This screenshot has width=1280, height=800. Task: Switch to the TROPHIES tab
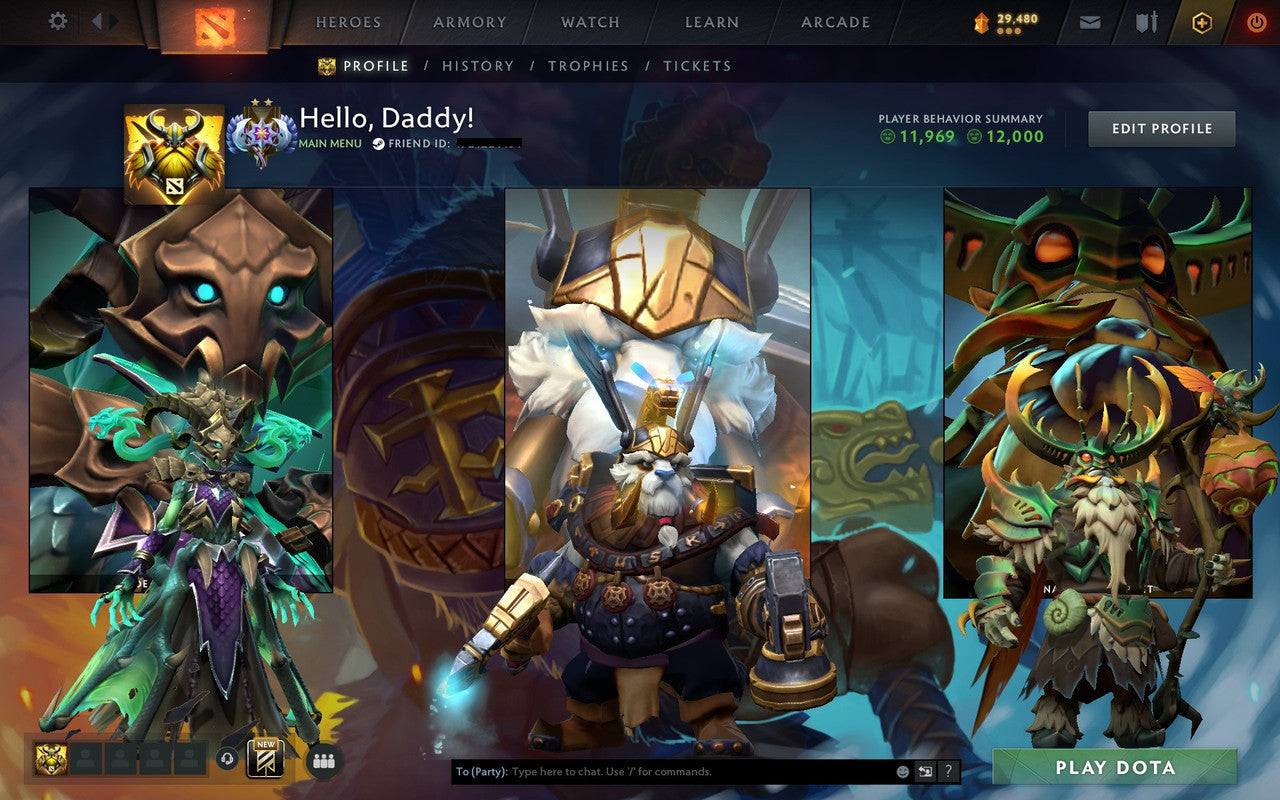tap(589, 65)
